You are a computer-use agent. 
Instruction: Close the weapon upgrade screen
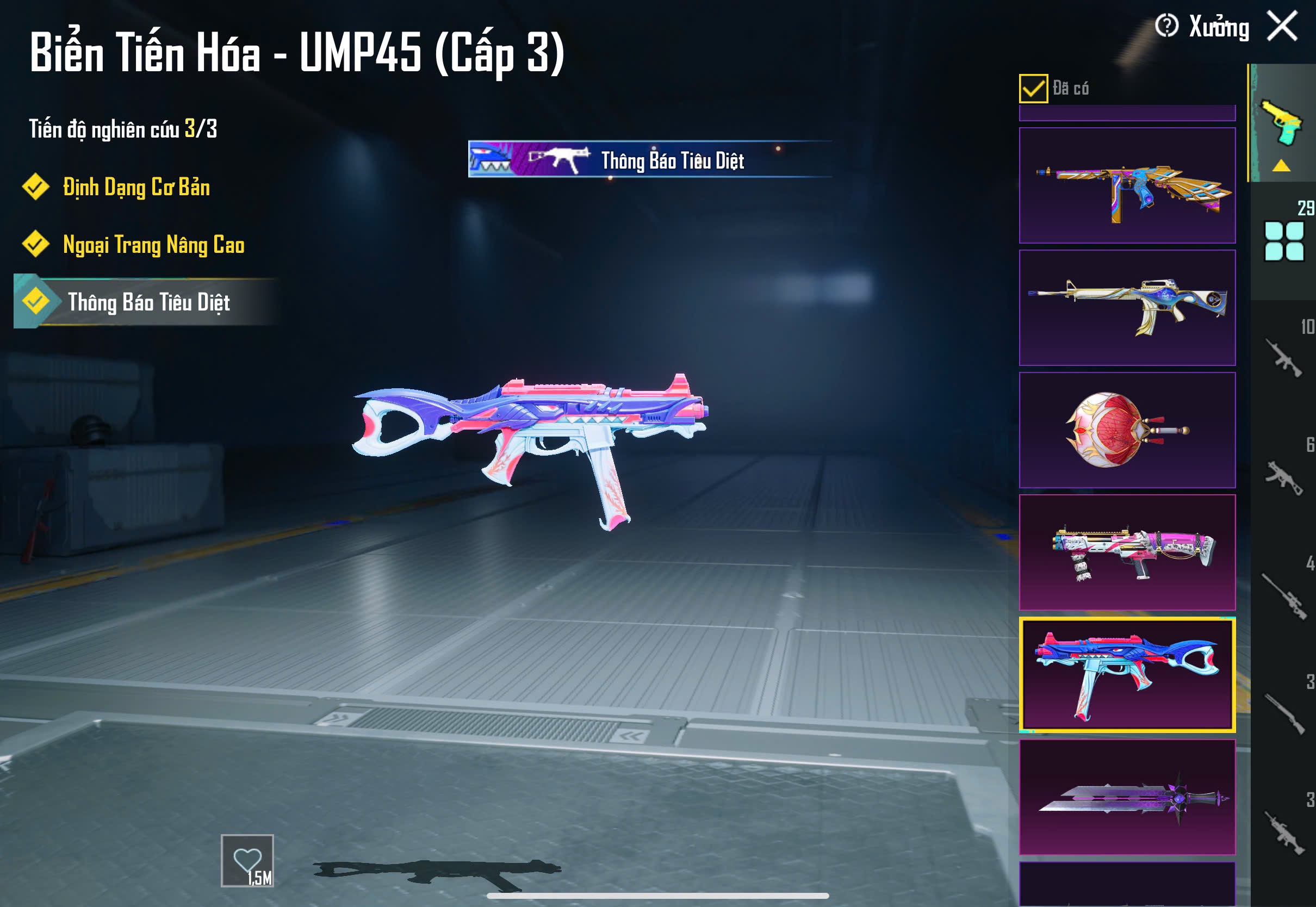1282,26
